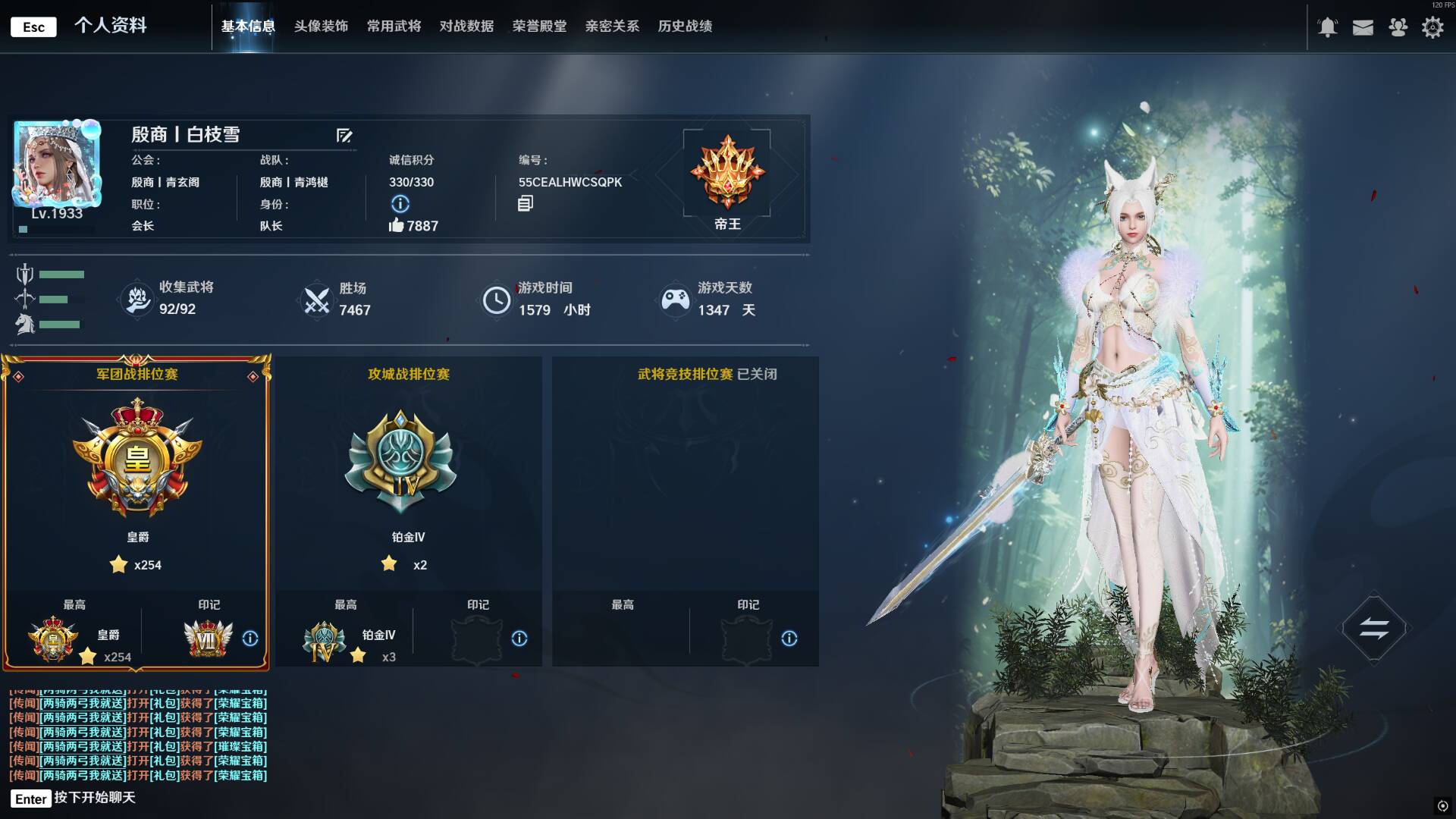Click the Esc back button
Image resolution: width=1456 pixels, height=819 pixels.
click(x=33, y=27)
